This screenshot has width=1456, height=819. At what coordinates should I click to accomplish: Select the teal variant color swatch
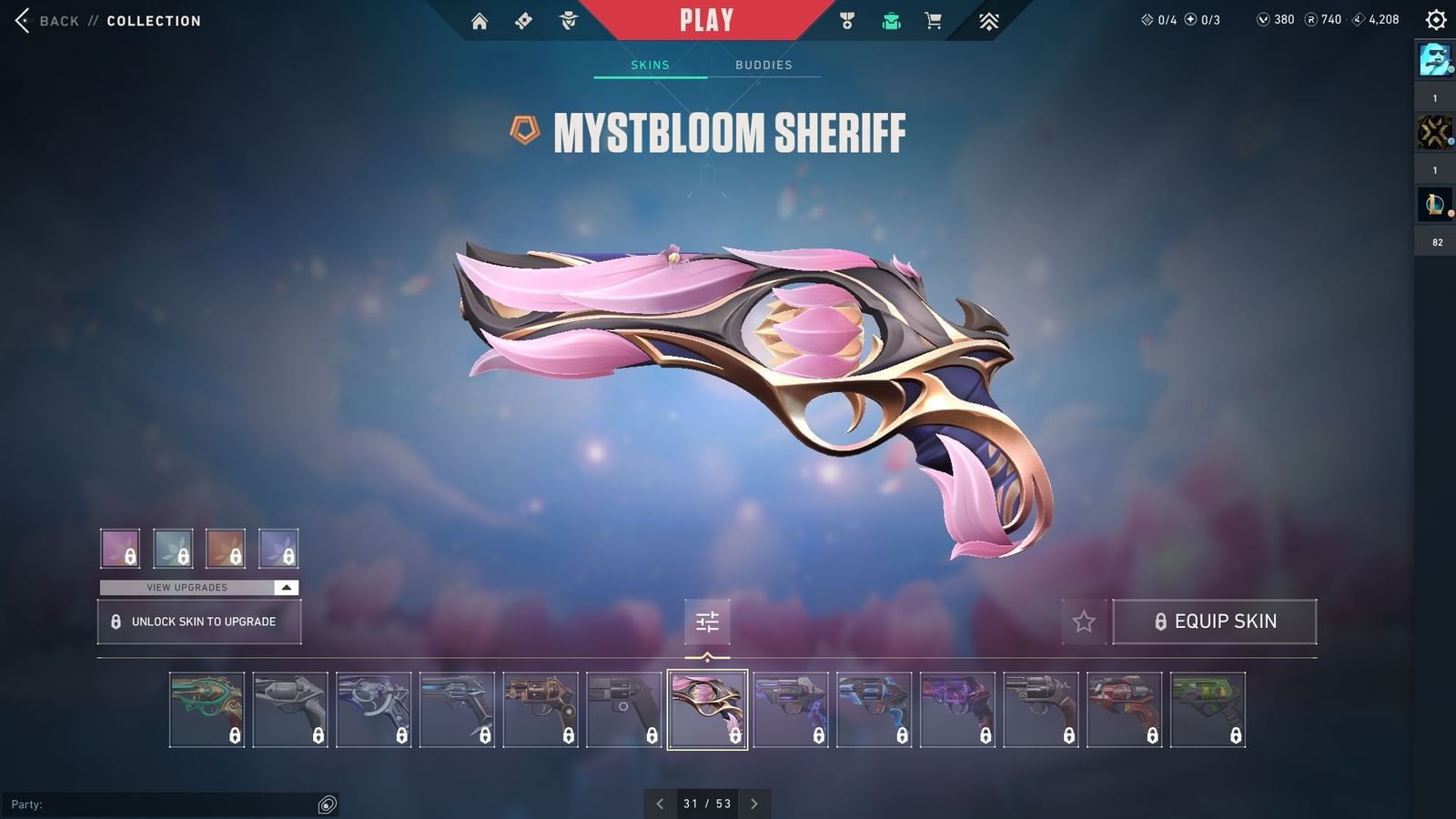tap(172, 548)
